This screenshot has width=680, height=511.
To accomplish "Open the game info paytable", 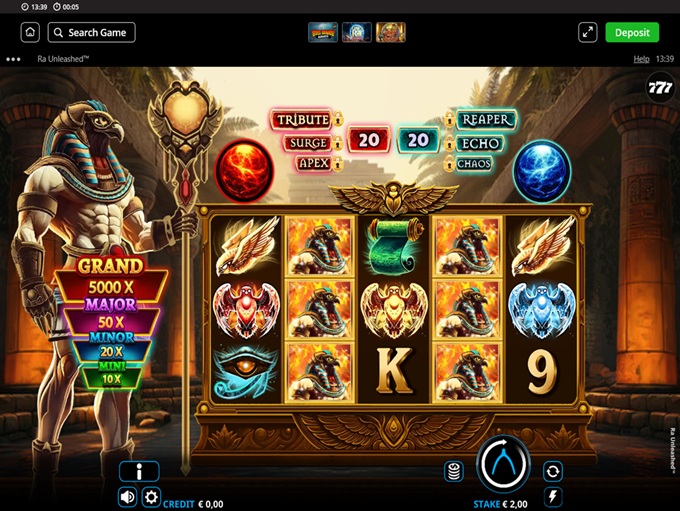I will (x=139, y=472).
